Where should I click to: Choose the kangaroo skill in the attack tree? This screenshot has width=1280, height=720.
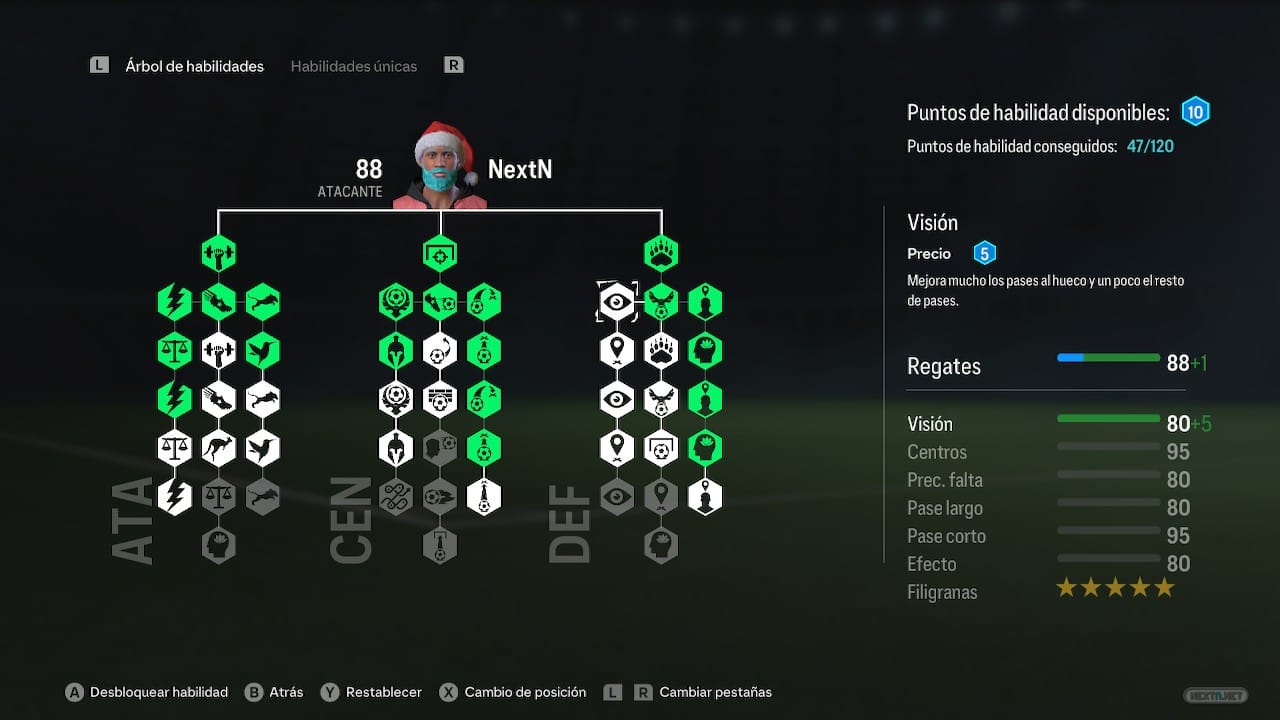pos(218,448)
